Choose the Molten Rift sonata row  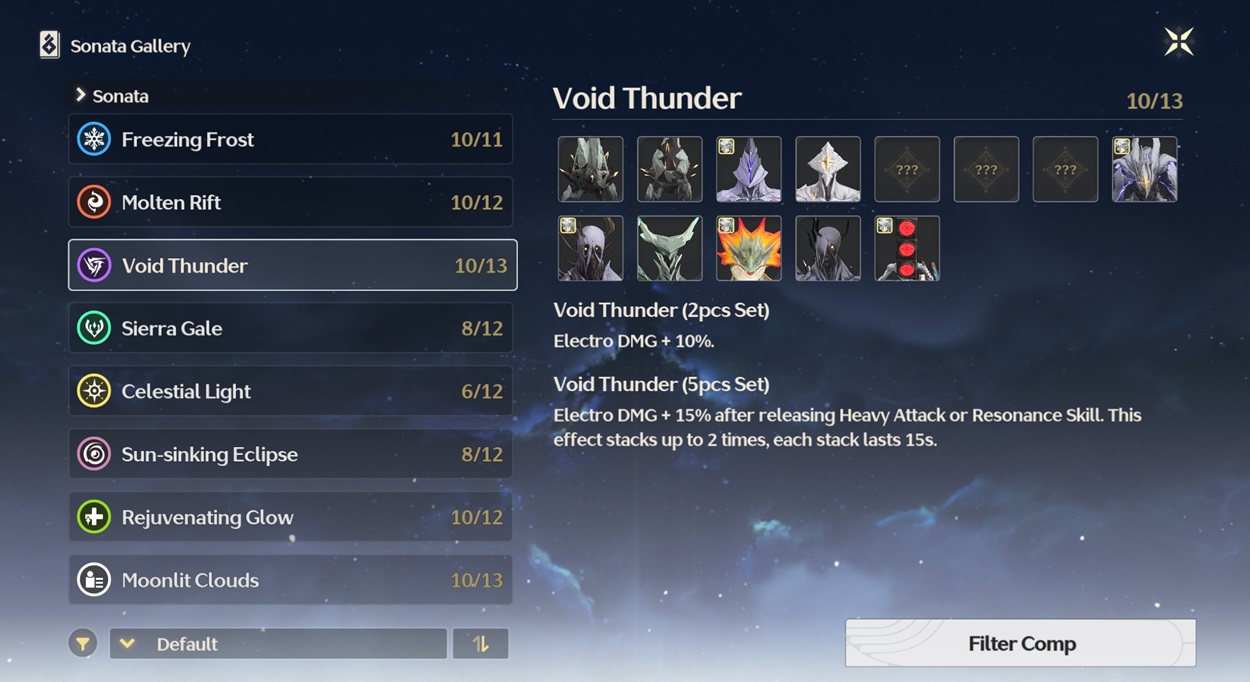(290, 202)
